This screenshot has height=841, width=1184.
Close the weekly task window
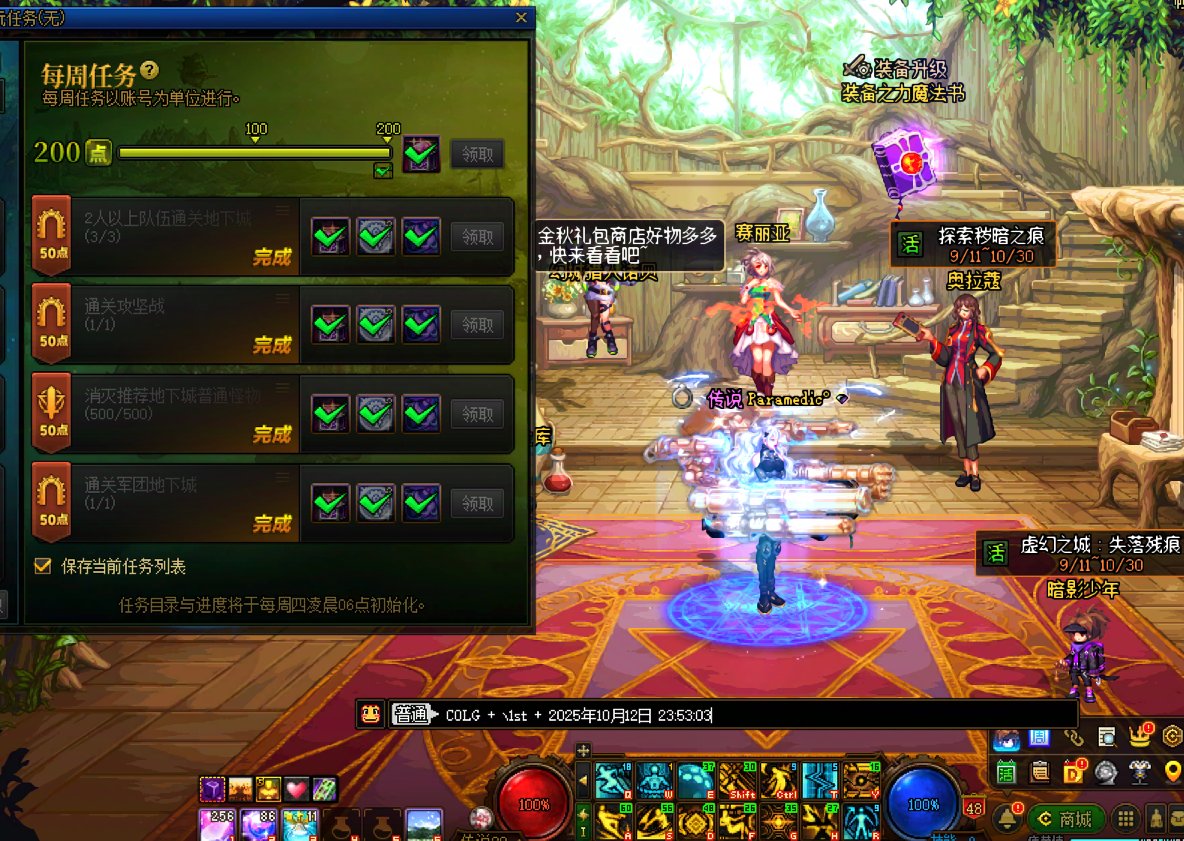[x=520, y=17]
